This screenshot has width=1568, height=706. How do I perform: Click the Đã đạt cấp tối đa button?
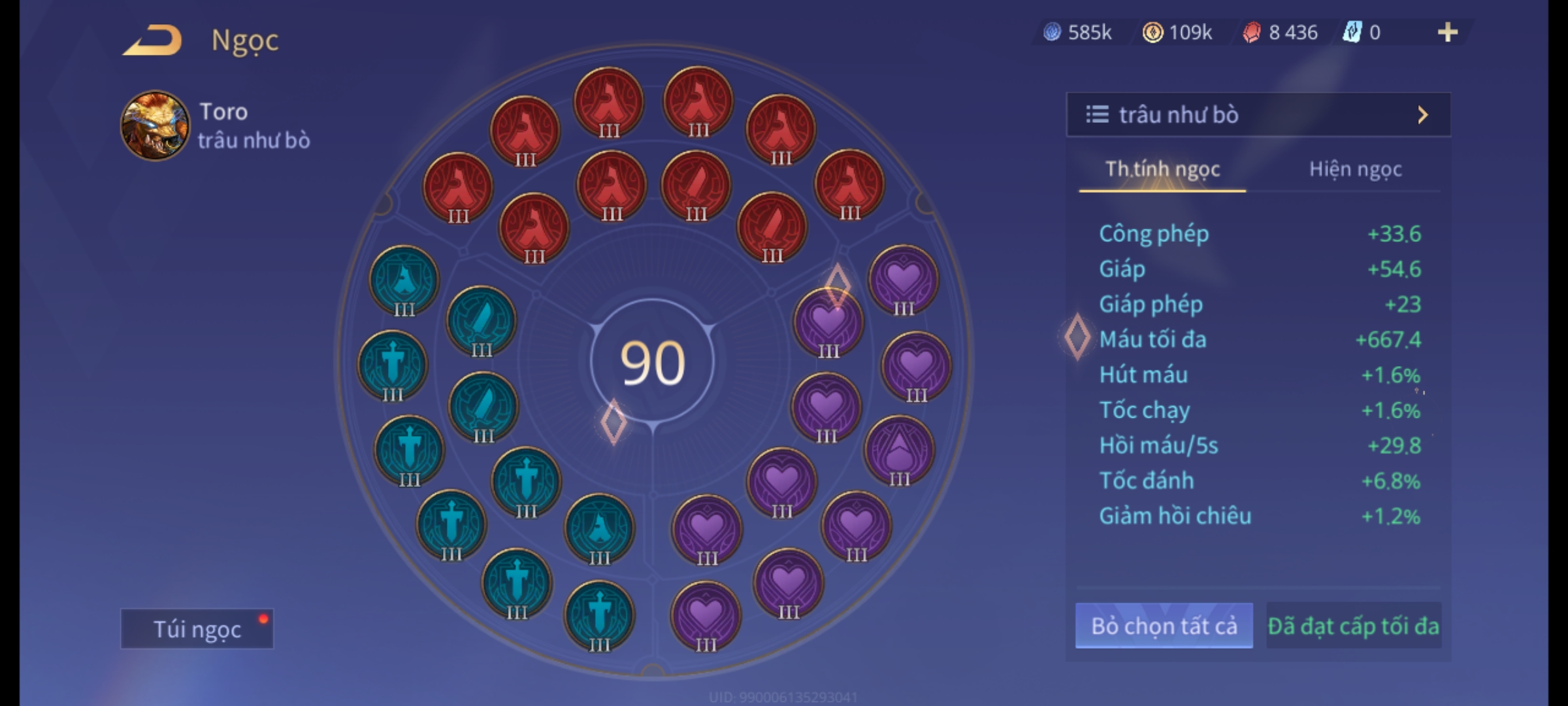tap(1353, 626)
